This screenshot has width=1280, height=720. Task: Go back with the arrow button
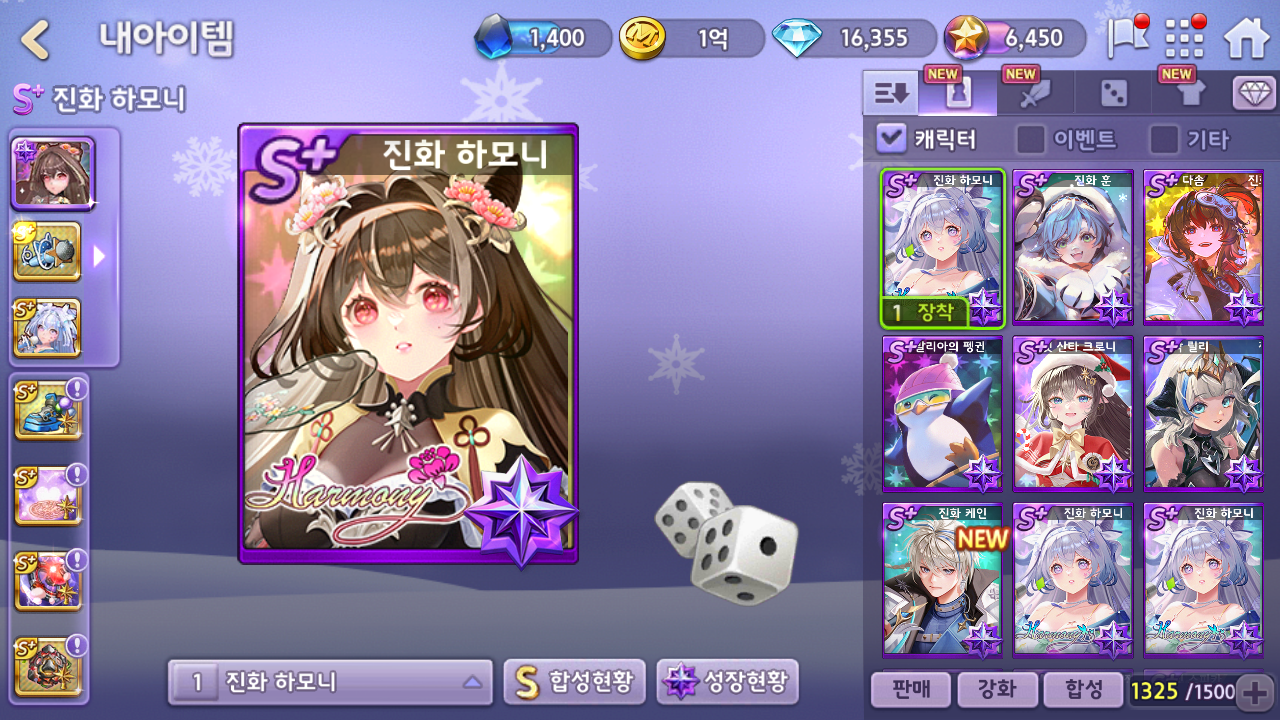click(36, 40)
